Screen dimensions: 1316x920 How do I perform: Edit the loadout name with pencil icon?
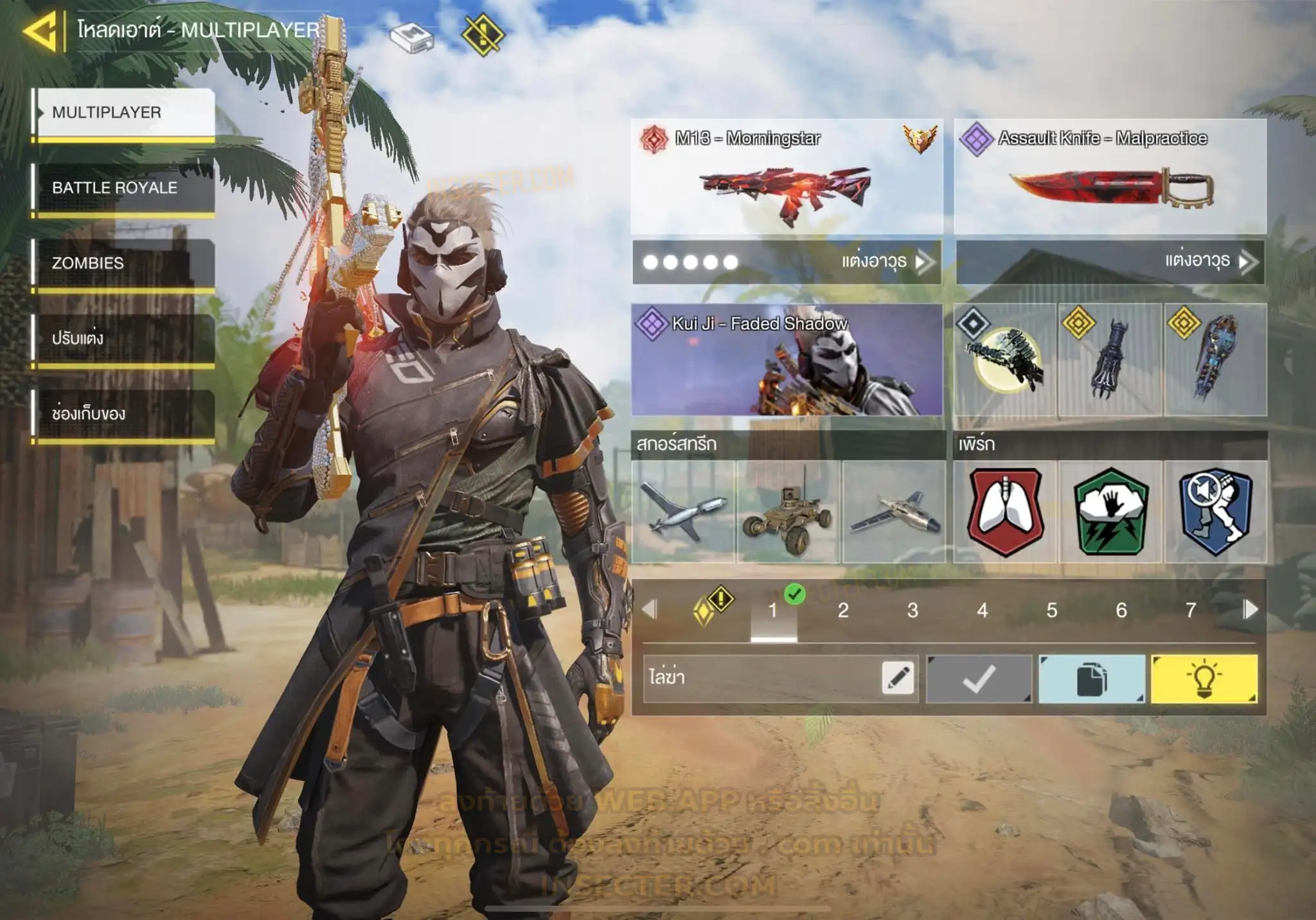(898, 678)
